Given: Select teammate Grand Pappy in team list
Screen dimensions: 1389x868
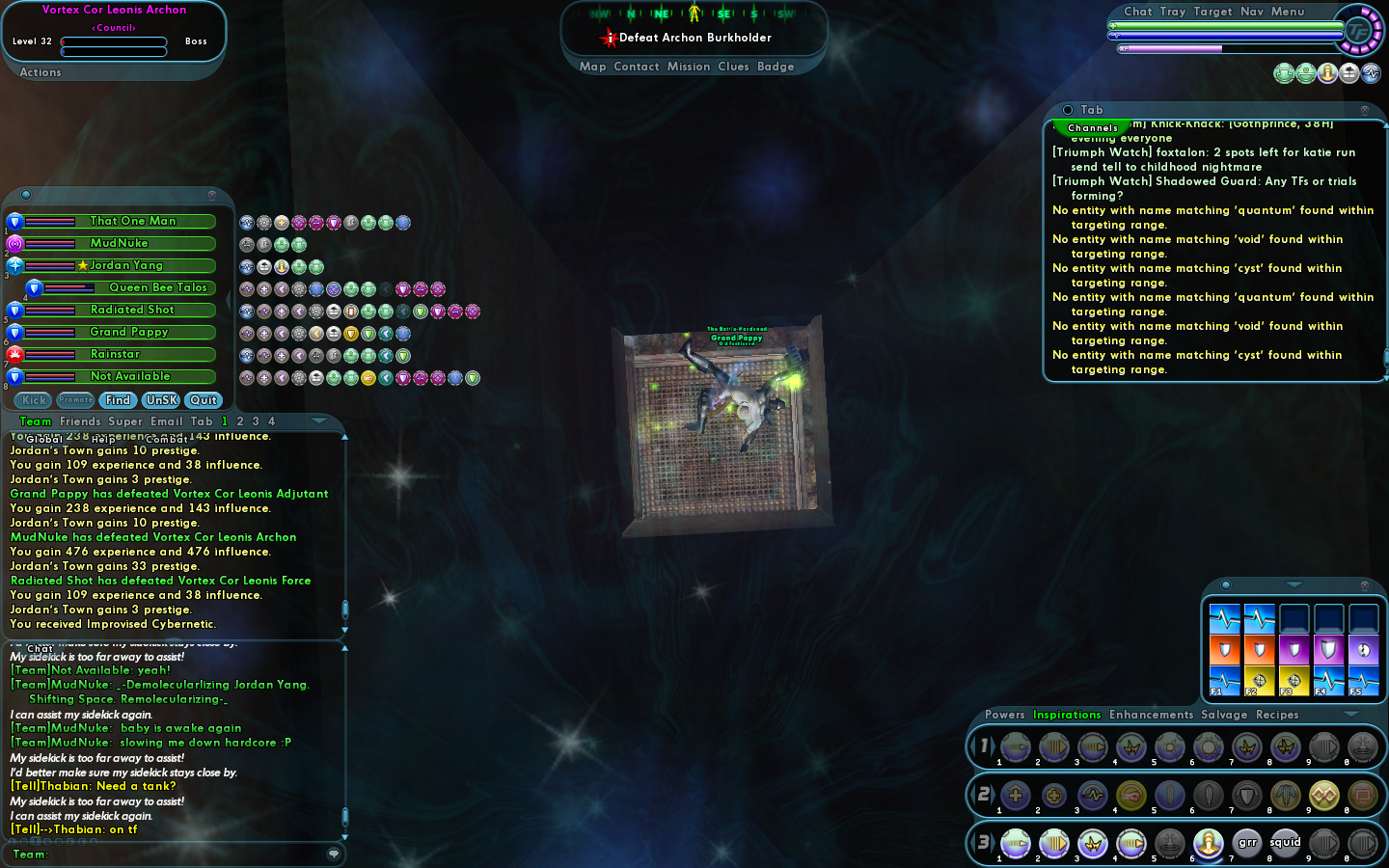Looking at the screenshot, I should pos(129,333).
